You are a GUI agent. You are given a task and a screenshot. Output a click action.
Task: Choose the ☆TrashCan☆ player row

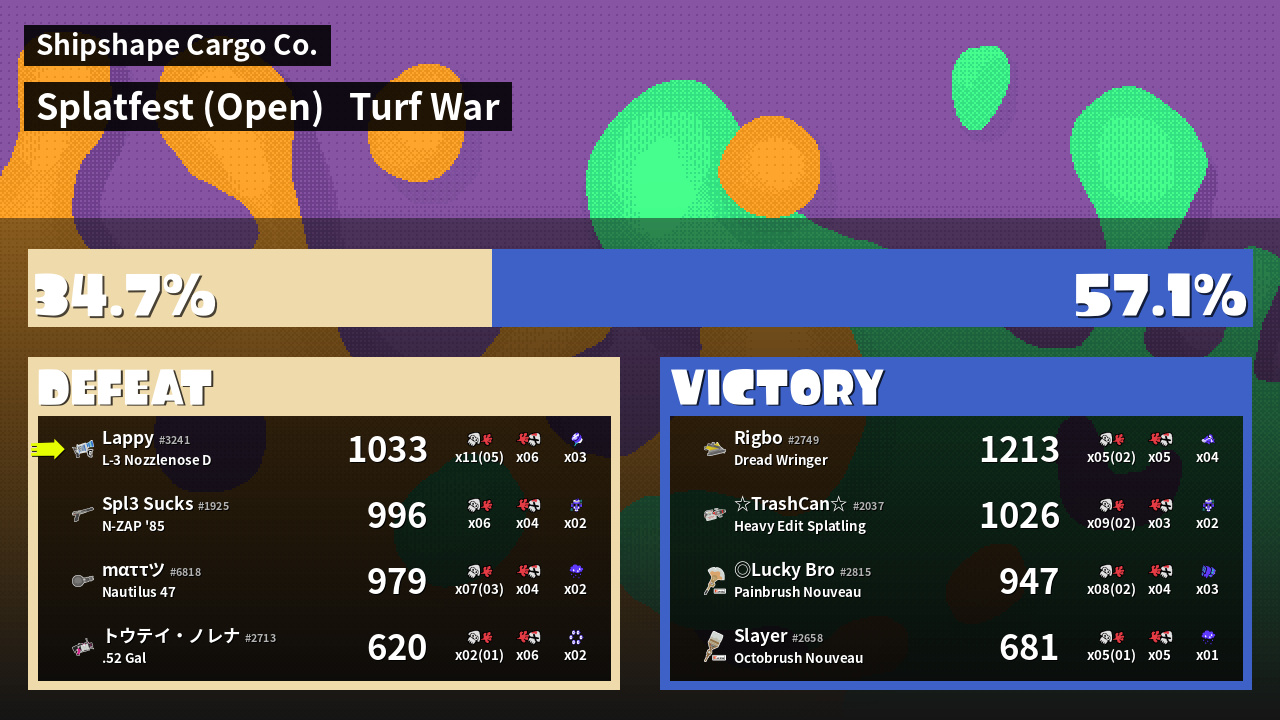(x=956, y=515)
